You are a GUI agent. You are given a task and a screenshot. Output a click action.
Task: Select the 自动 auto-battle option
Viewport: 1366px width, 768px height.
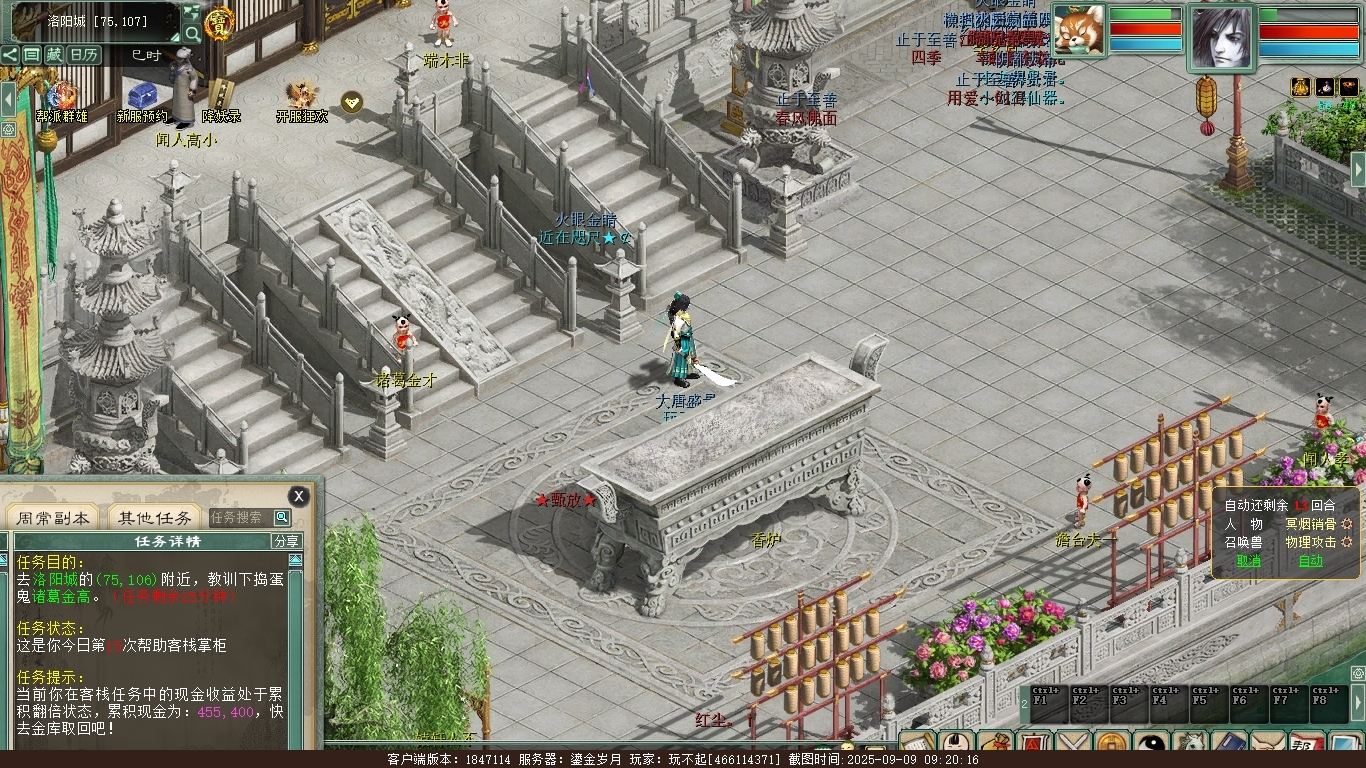click(x=1310, y=561)
